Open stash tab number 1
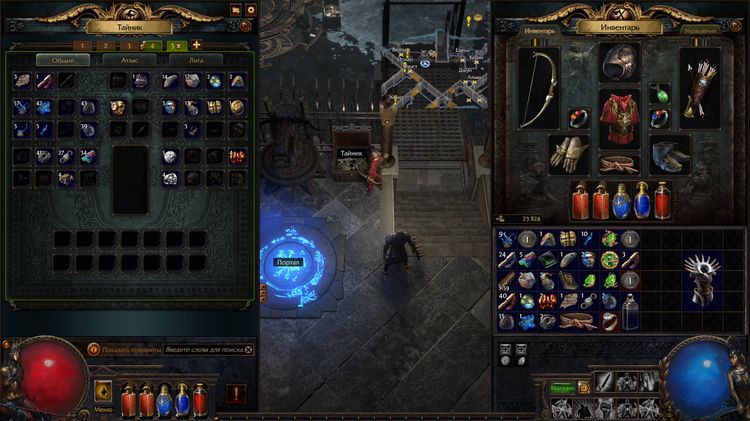The image size is (750, 421). click(84, 45)
